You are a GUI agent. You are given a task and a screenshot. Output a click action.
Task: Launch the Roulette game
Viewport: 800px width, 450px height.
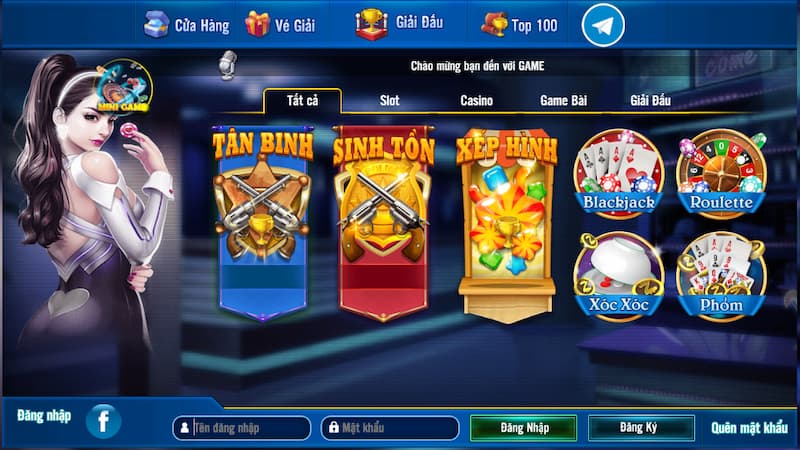click(x=720, y=174)
